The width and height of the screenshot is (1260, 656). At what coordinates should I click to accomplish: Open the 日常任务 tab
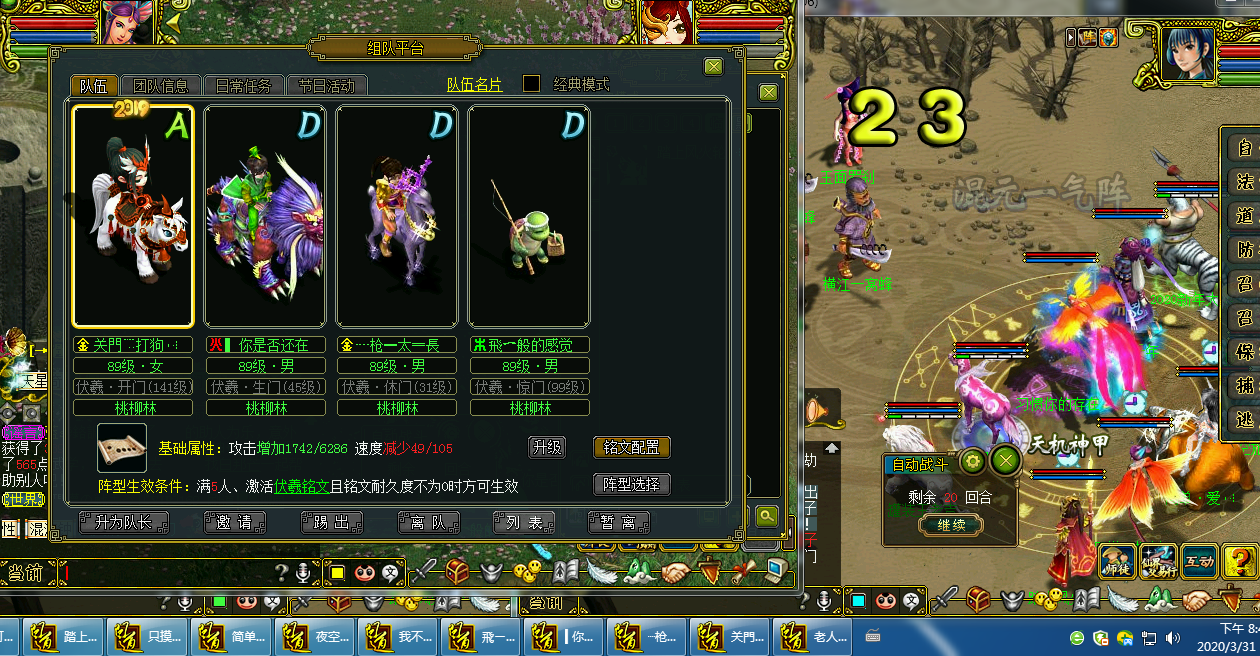coord(243,86)
